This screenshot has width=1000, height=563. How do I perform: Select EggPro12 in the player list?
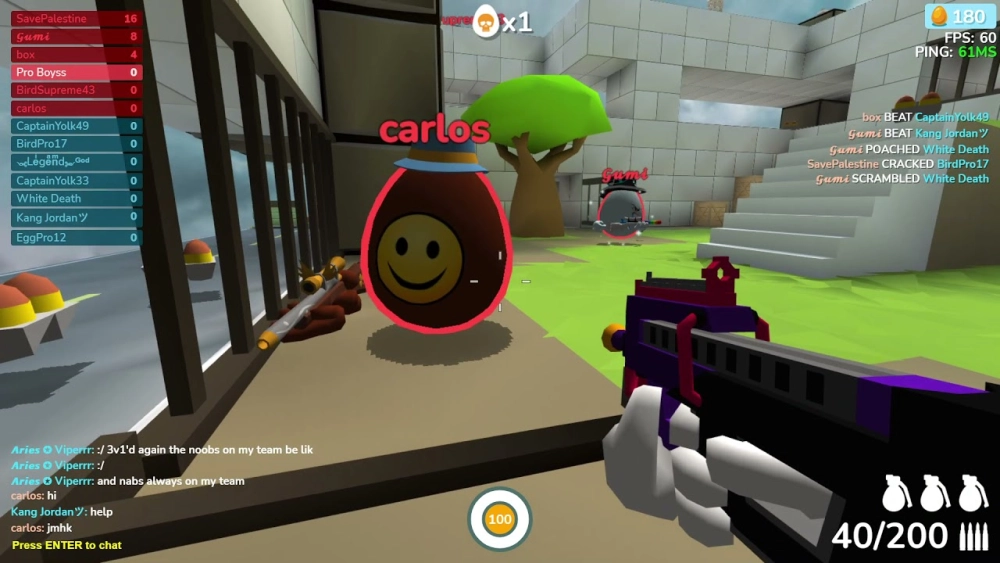tap(76, 237)
